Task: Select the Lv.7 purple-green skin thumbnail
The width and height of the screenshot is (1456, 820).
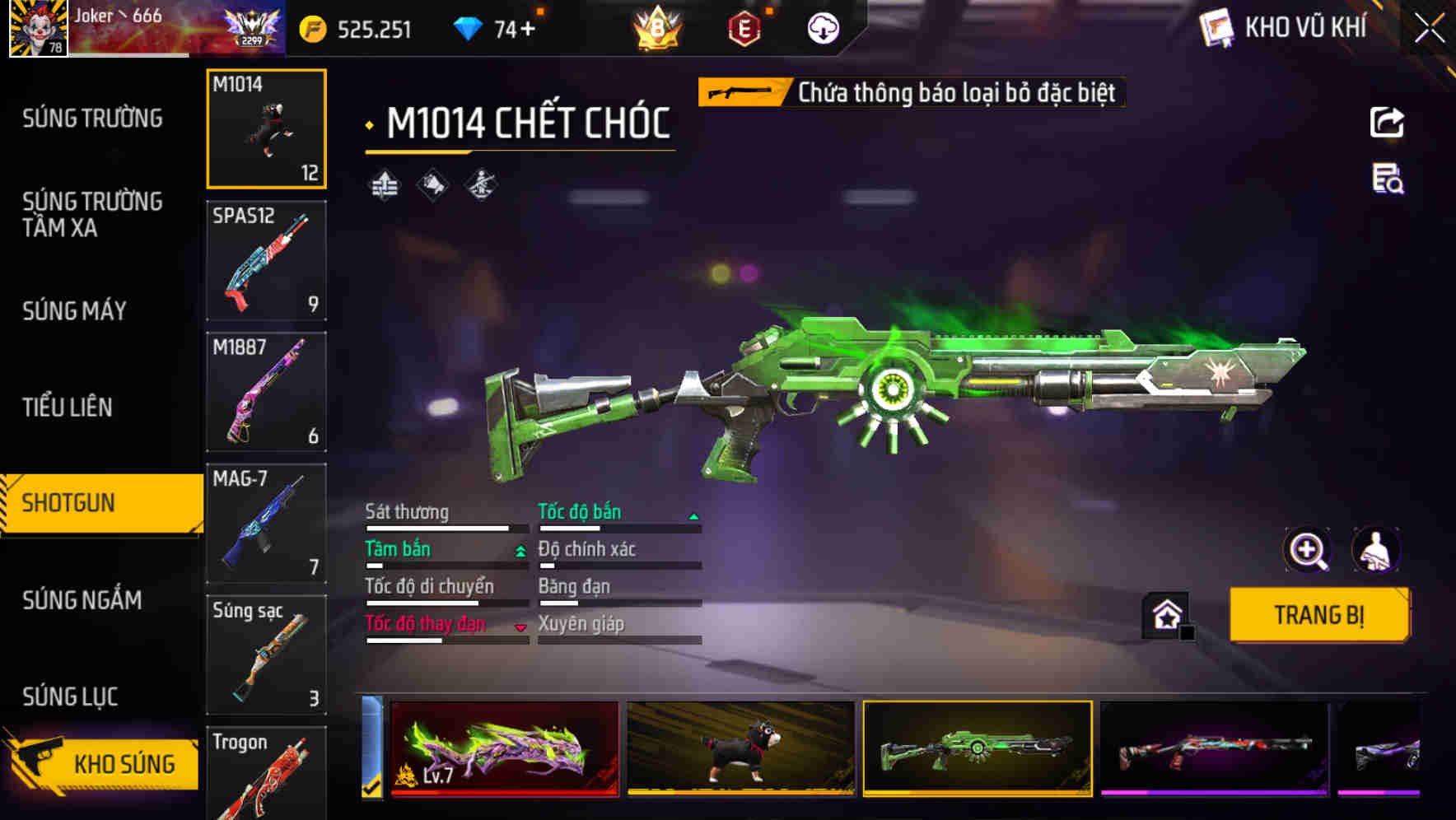Action: coord(505,749)
